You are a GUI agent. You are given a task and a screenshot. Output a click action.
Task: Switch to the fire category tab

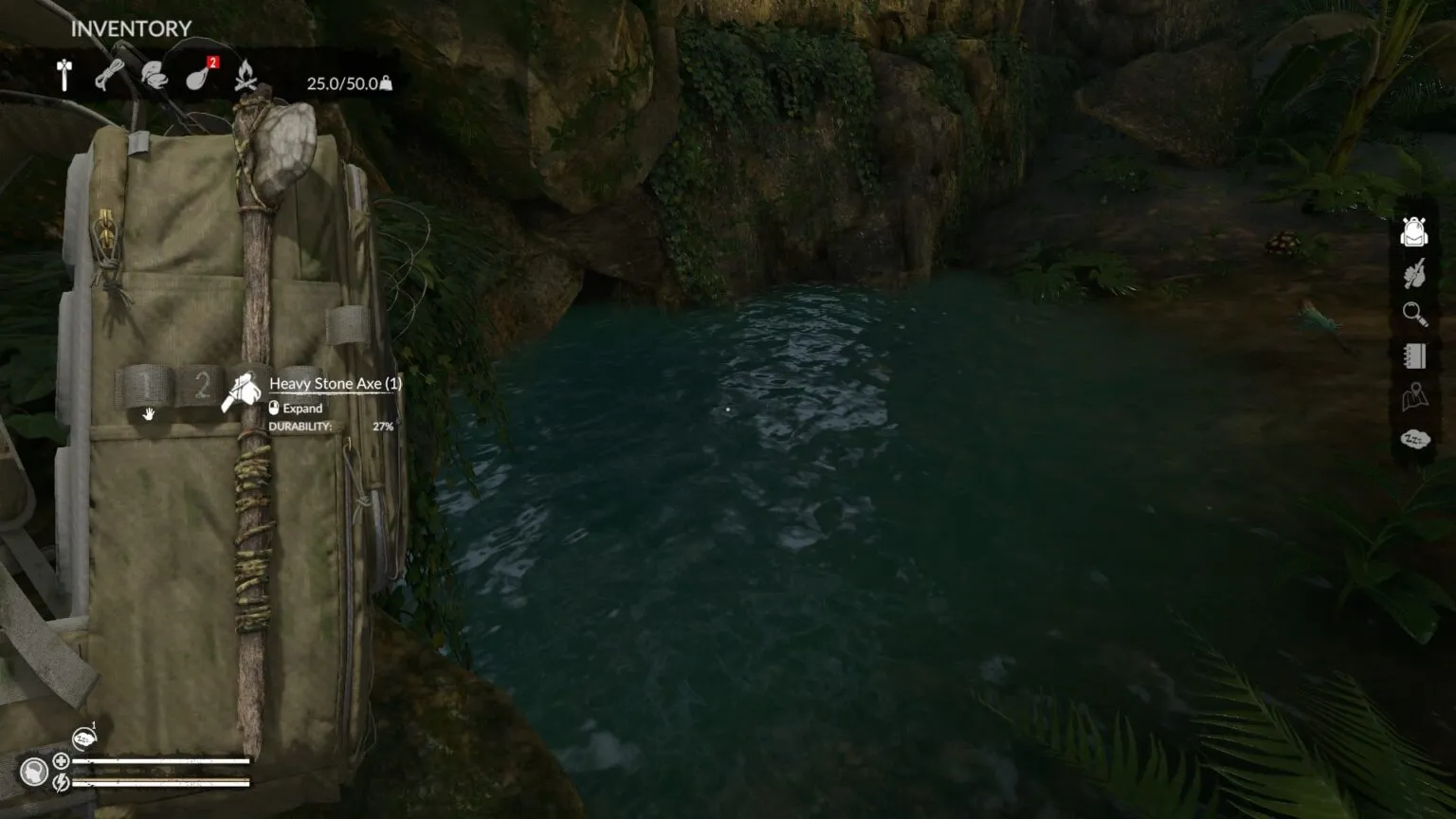pyautogui.click(x=246, y=76)
